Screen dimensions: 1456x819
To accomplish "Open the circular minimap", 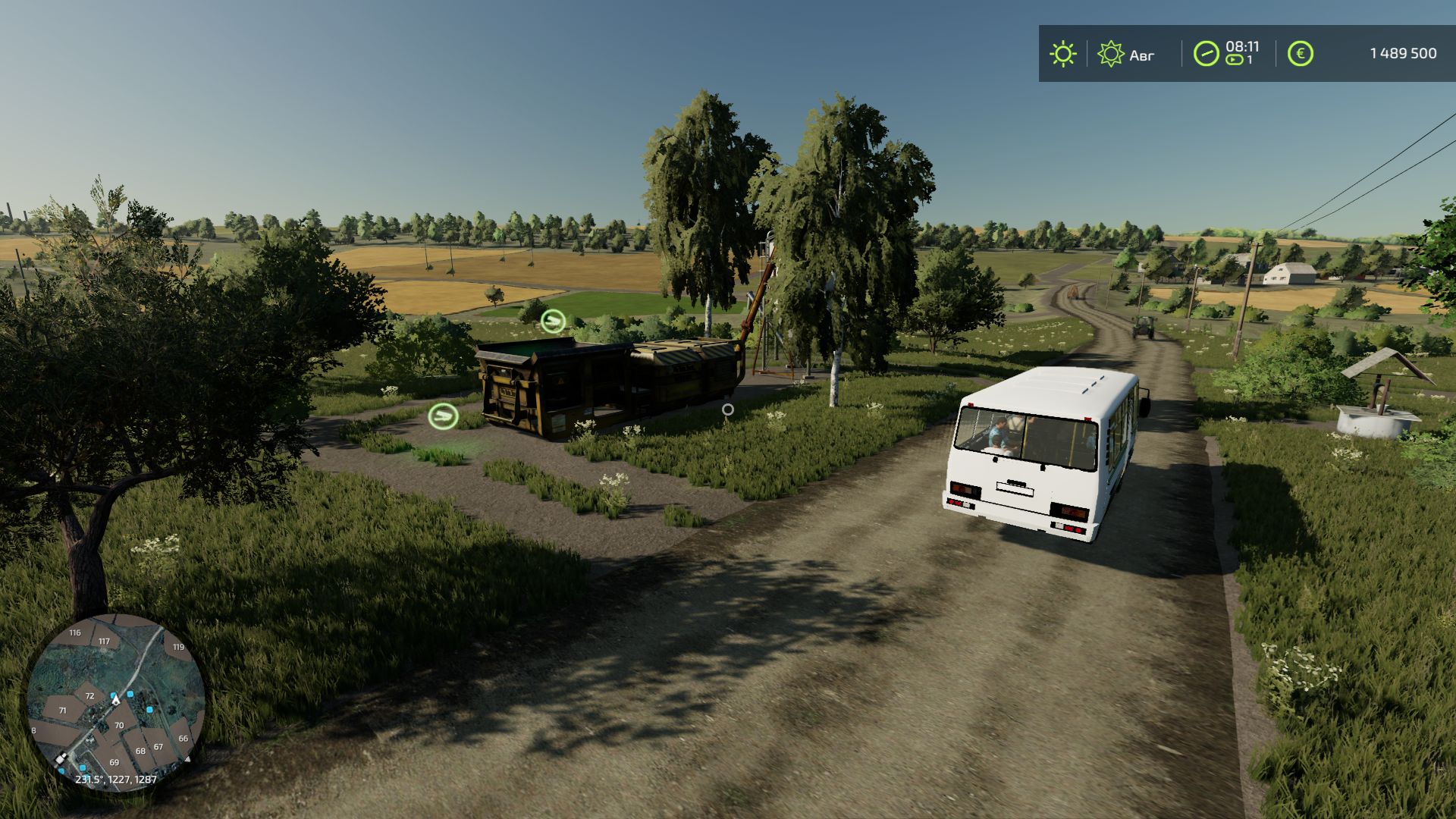I will pyautogui.click(x=116, y=702).
